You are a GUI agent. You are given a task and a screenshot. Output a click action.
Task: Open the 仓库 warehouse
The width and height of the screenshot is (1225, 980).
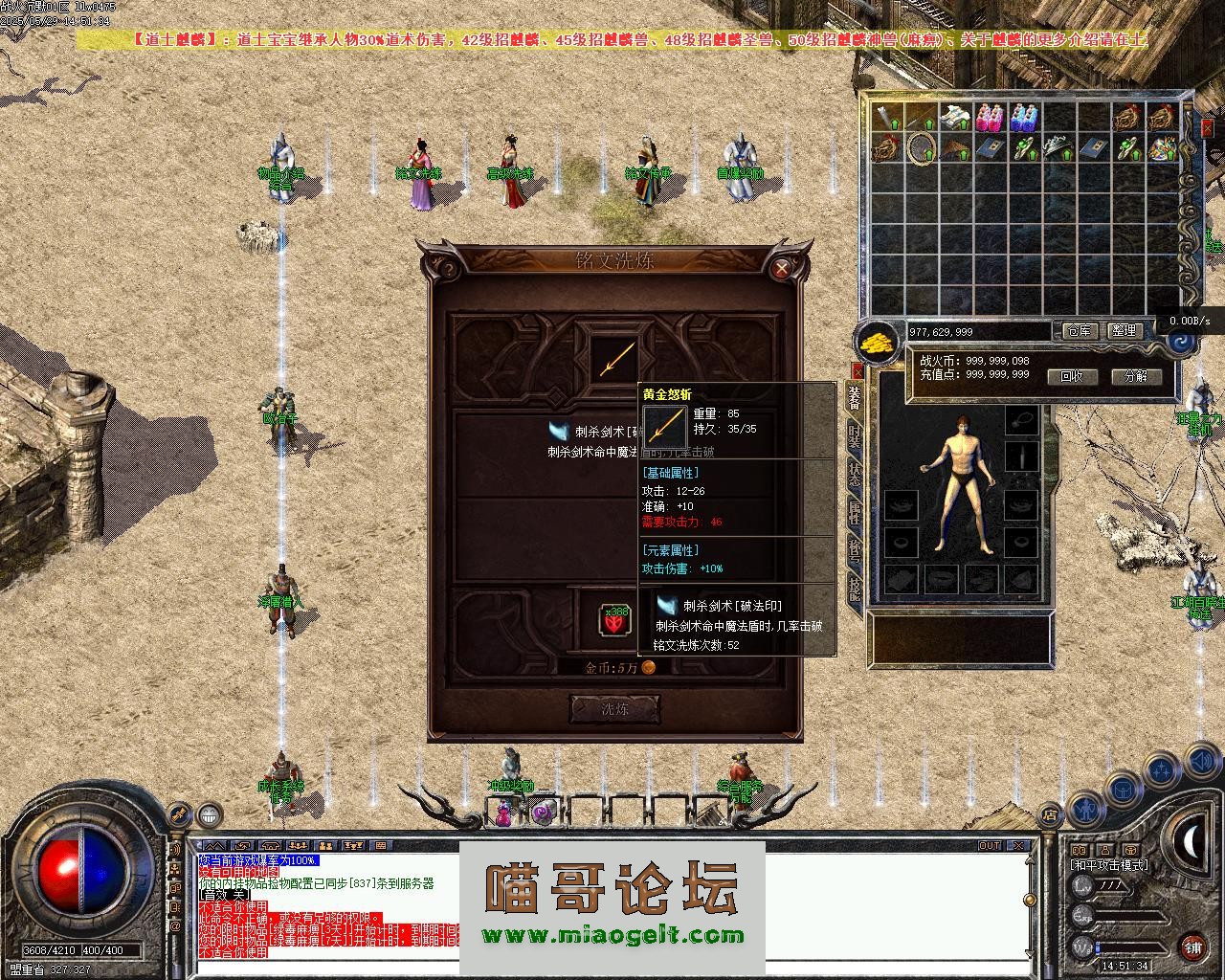(x=1080, y=331)
